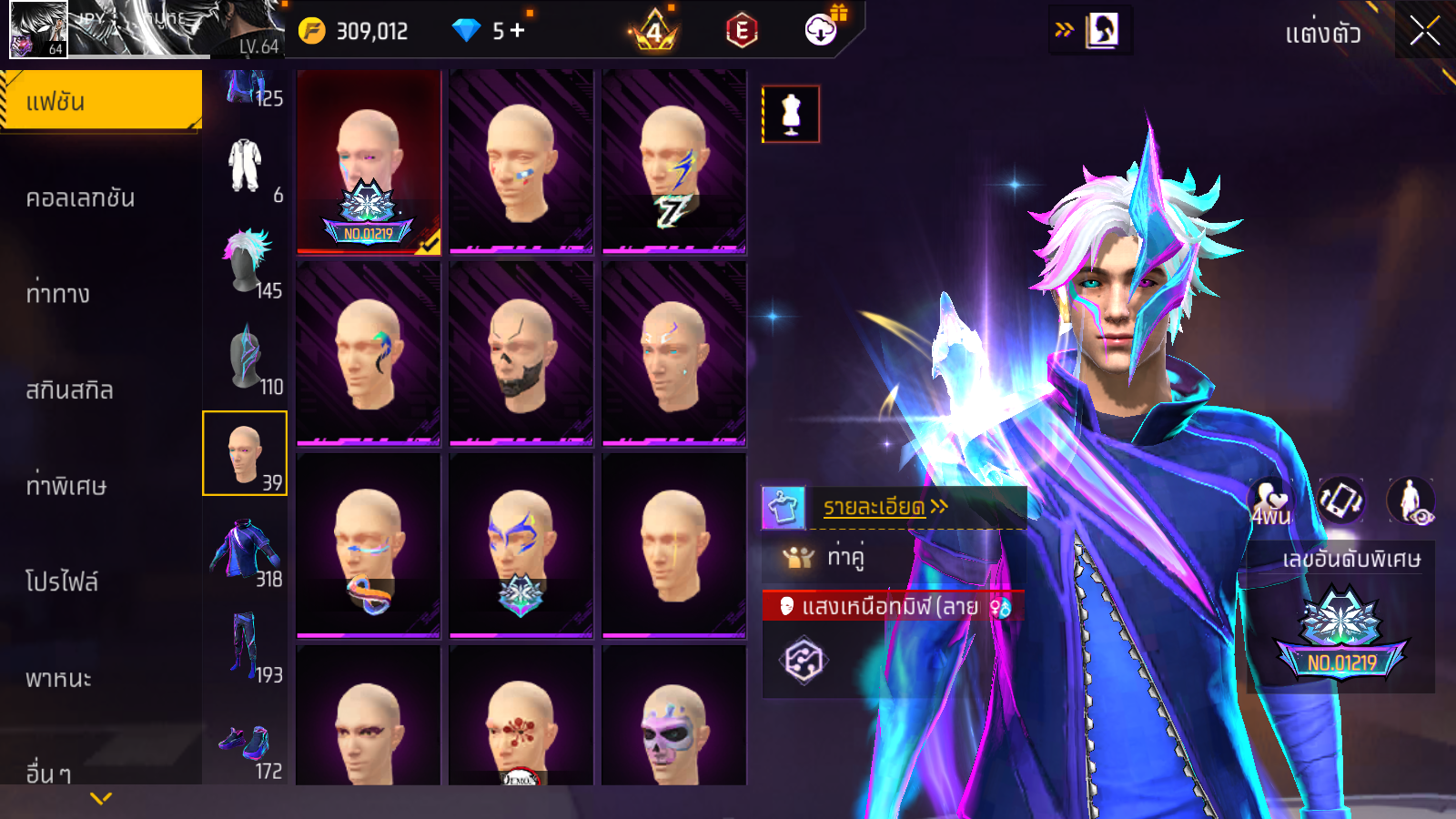This screenshot has height=819, width=1456.
Task: Open the ท่าพิเศษ tab
Action: 66,486
